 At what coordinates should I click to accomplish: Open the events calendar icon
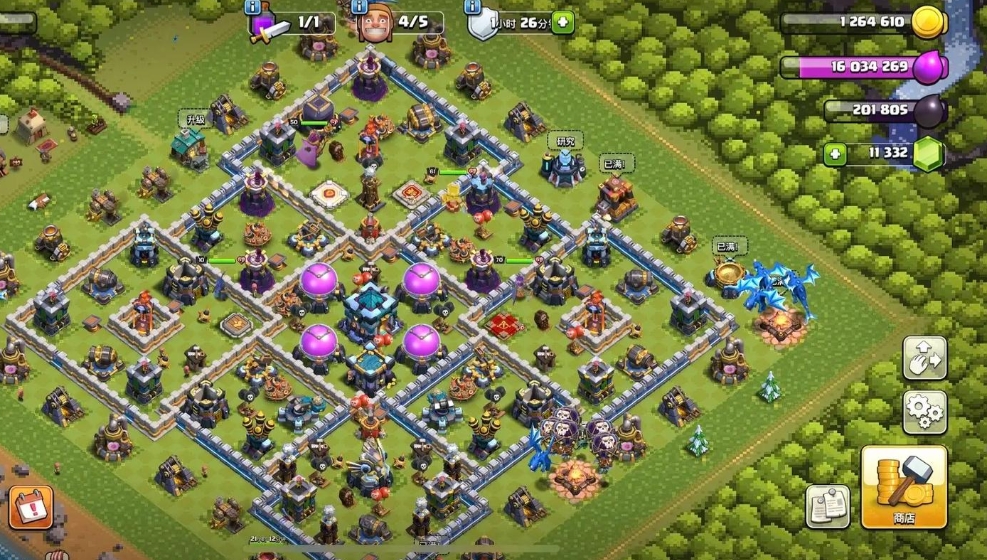coord(34,506)
